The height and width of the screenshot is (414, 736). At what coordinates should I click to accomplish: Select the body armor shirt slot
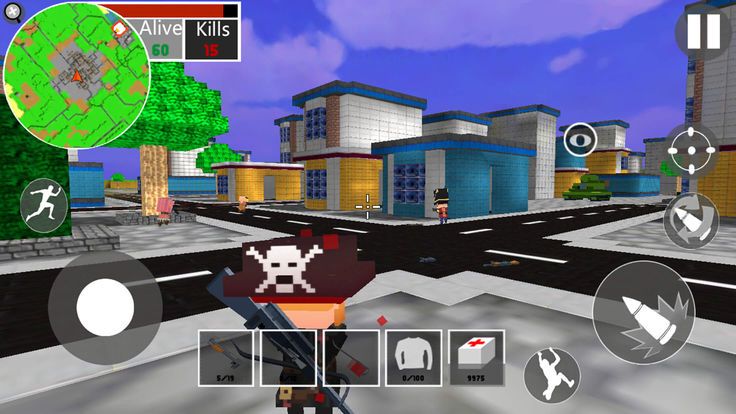tap(413, 357)
